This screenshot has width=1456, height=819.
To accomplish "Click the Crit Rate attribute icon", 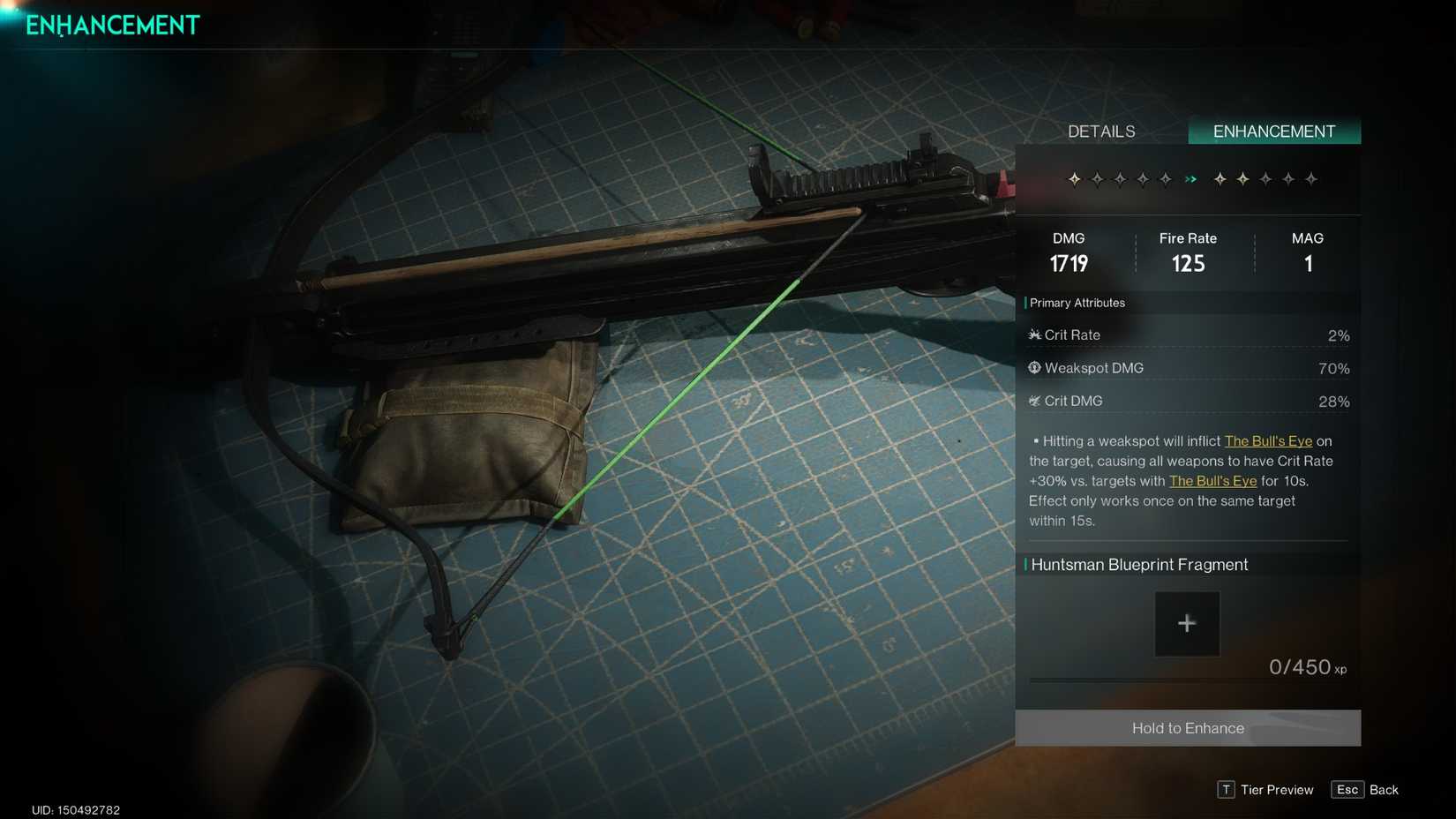I will point(1033,334).
